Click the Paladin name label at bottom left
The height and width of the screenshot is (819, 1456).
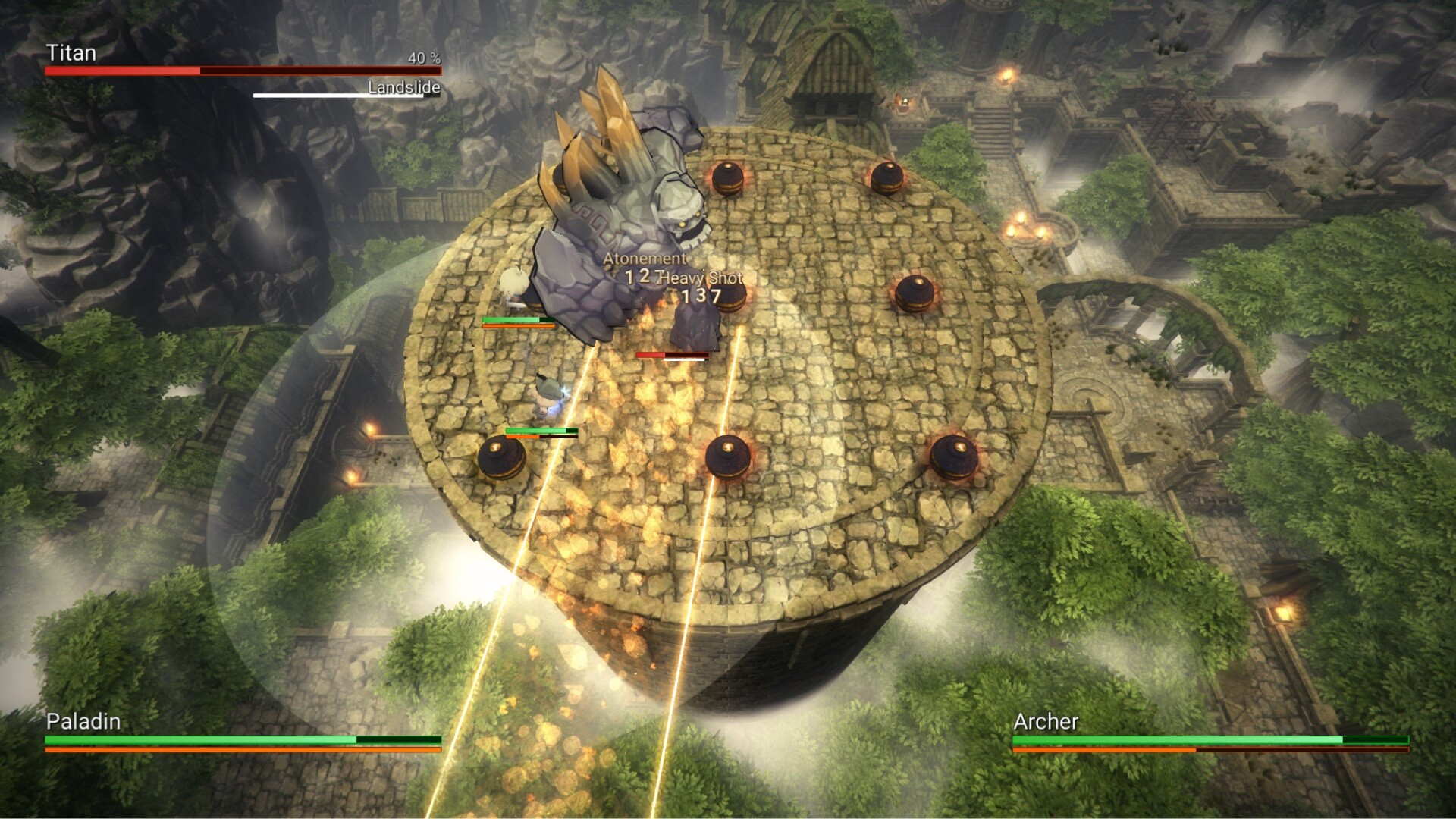[83, 723]
